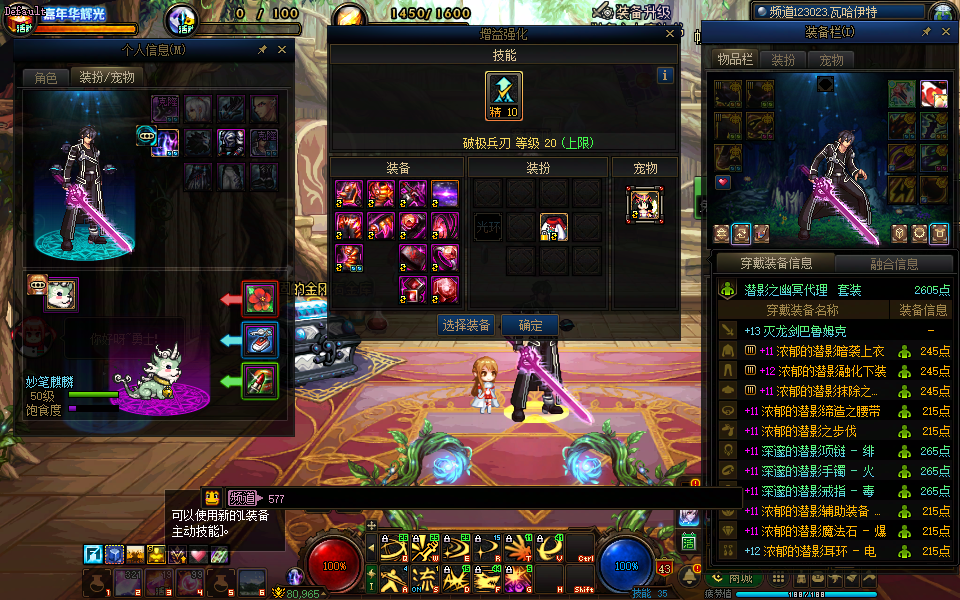The height and width of the screenshot is (600, 960).
Task: Pin the 装备栏 equipment panel
Action: [x=926, y=32]
